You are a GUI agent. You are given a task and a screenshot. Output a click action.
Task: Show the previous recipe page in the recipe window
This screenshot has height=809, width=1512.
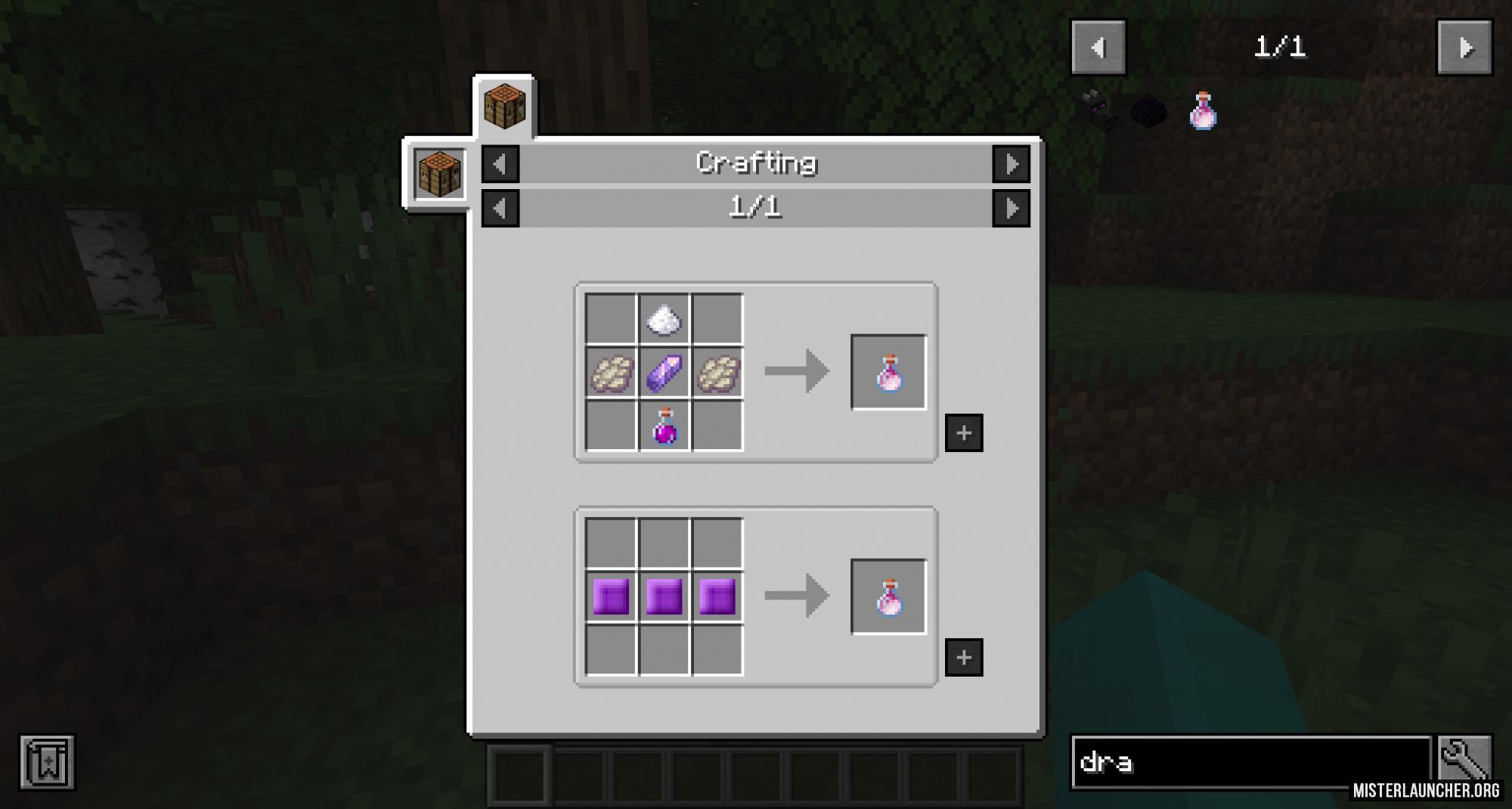point(500,208)
